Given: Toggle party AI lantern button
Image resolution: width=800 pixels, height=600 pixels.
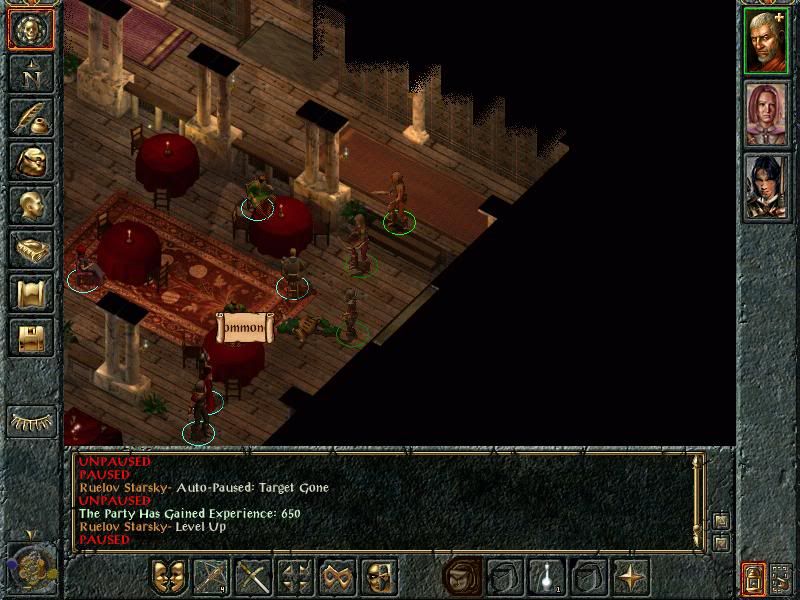Looking at the screenshot, I should [x=753, y=578].
